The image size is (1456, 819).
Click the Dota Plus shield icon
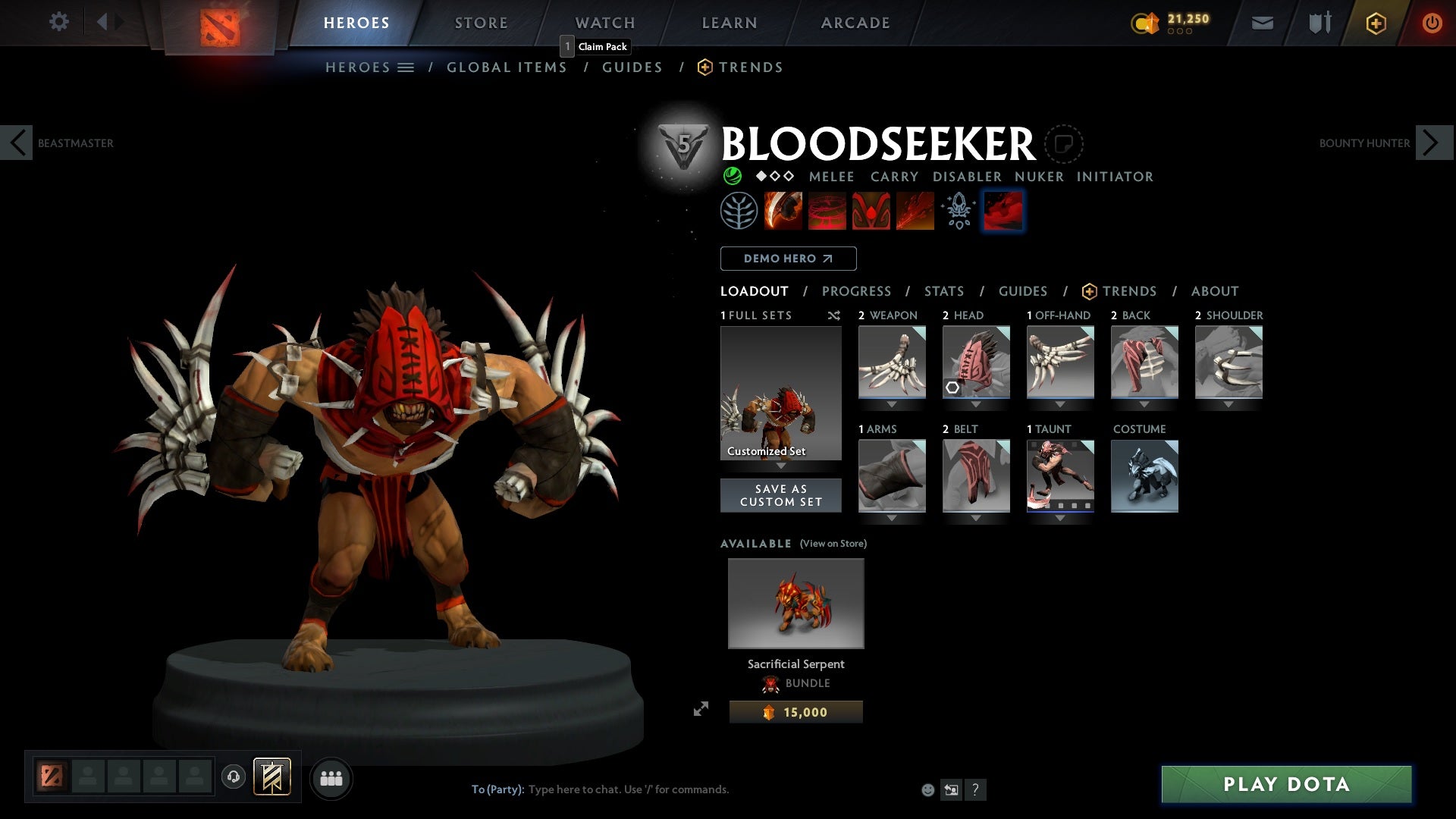(x=1376, y=23)
